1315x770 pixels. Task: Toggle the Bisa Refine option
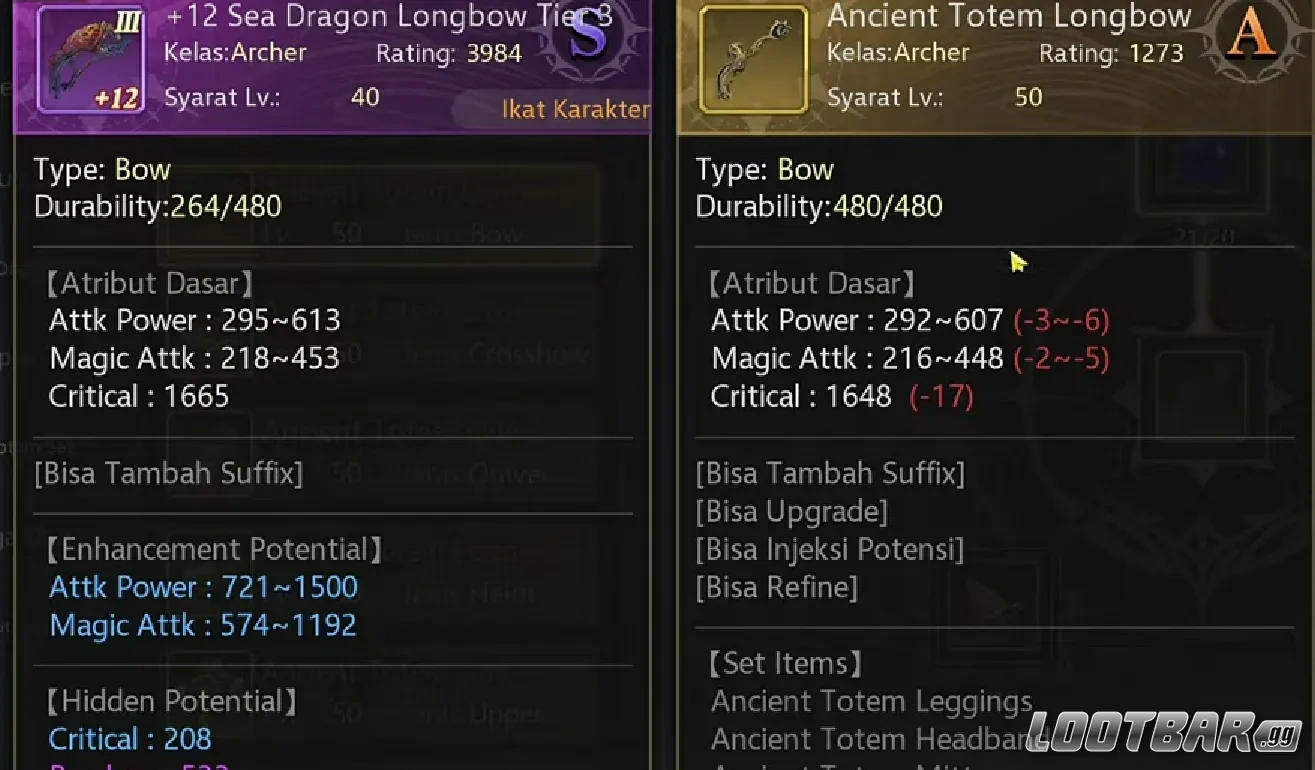click(777, 587)
